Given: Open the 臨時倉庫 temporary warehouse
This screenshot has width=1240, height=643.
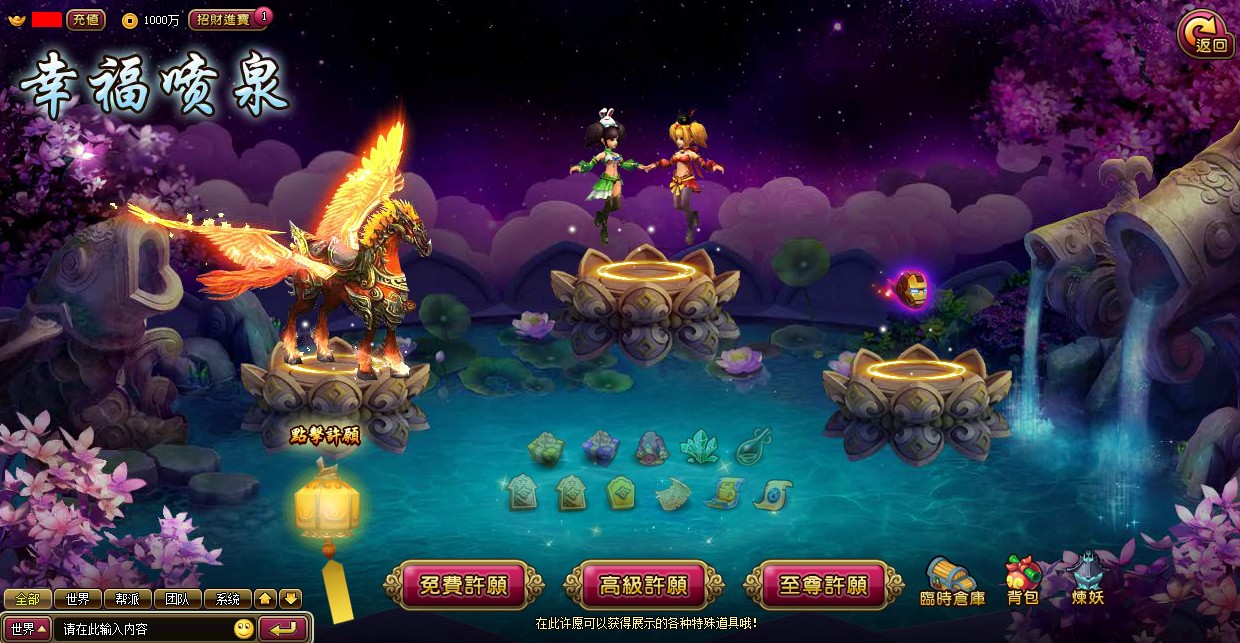Looking at the screenshot, I should (x=952, y=581).
